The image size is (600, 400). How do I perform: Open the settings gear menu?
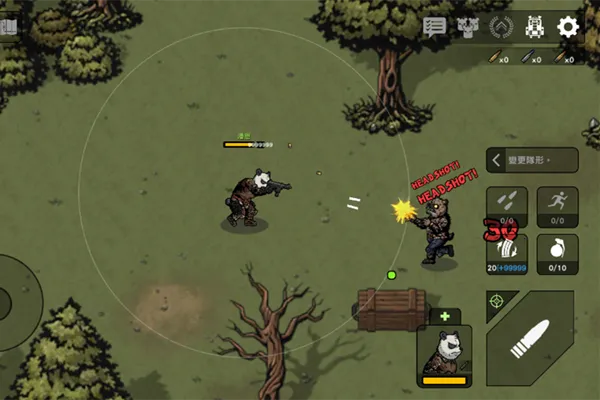pyautogui.click(x=568, y=27)
